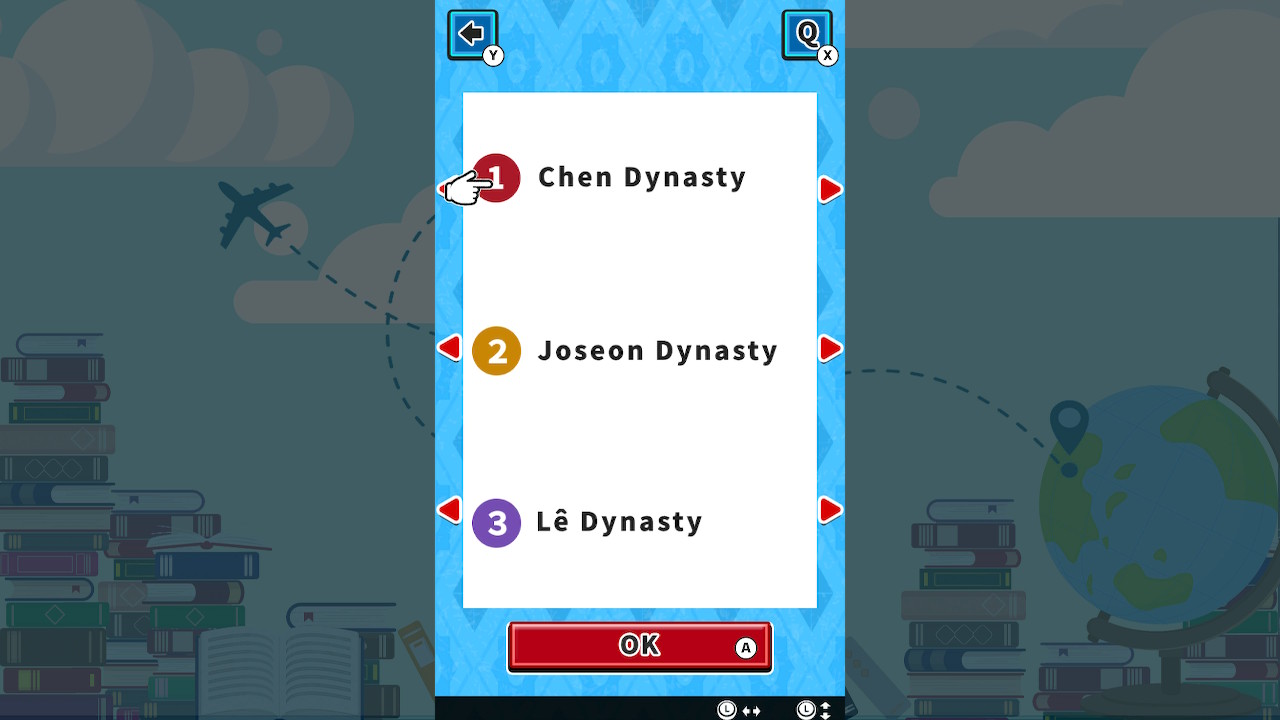Select the Lê Dynasty answer
Image resolution: width=1280 pixels, height=720 pixels.
(619, 521)
